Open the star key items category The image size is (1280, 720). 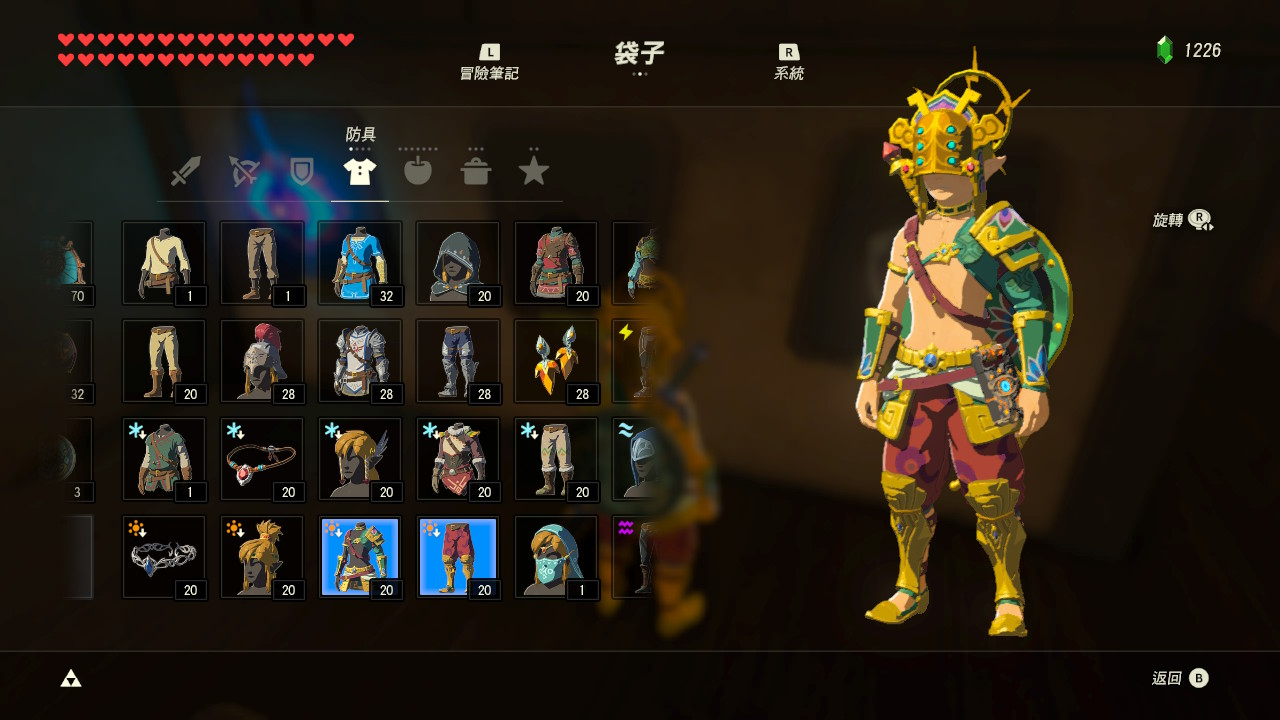point(534,170)
